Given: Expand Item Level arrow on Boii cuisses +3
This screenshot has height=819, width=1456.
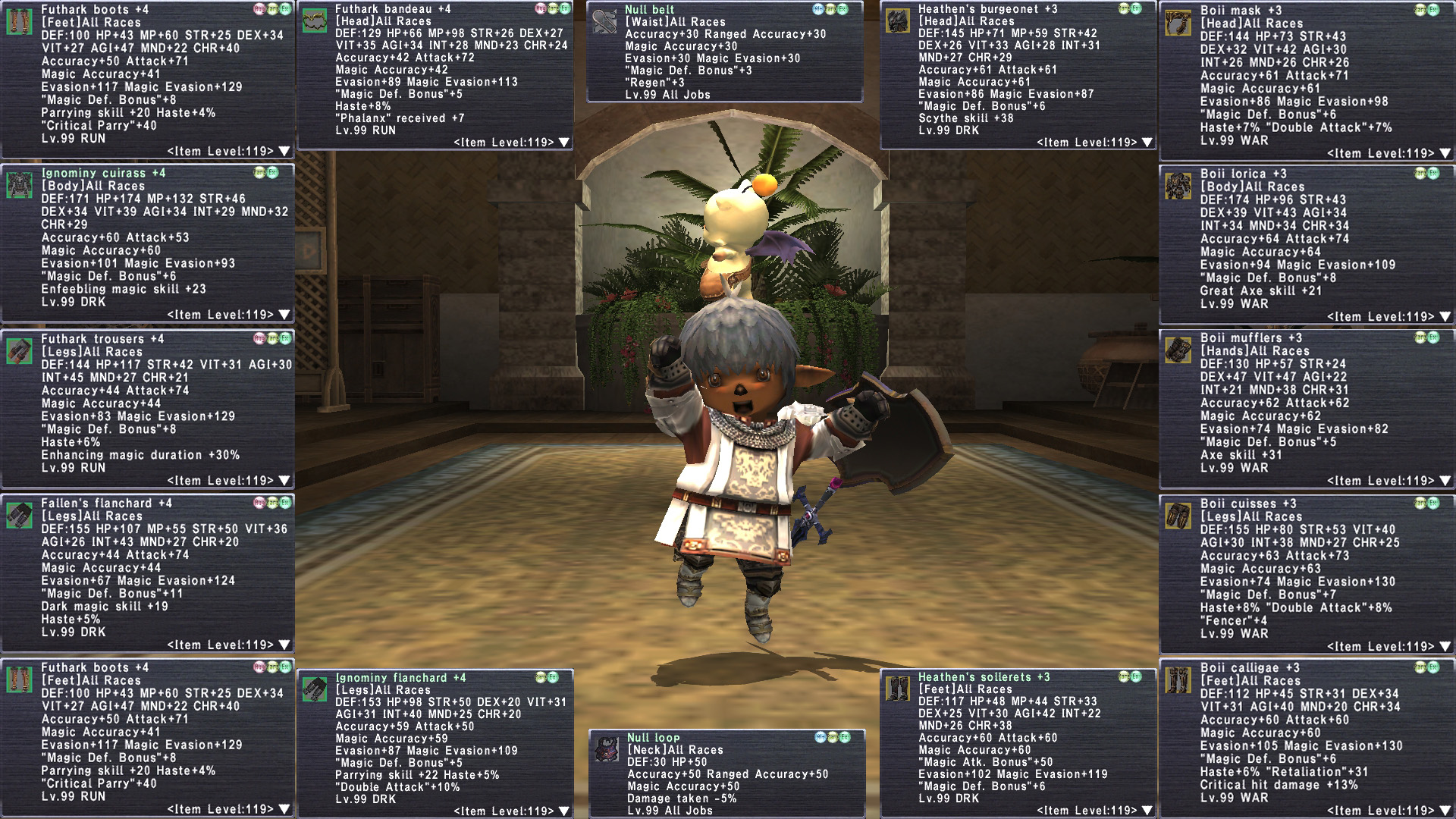Looking at the screenshot, I should 1445,647.
